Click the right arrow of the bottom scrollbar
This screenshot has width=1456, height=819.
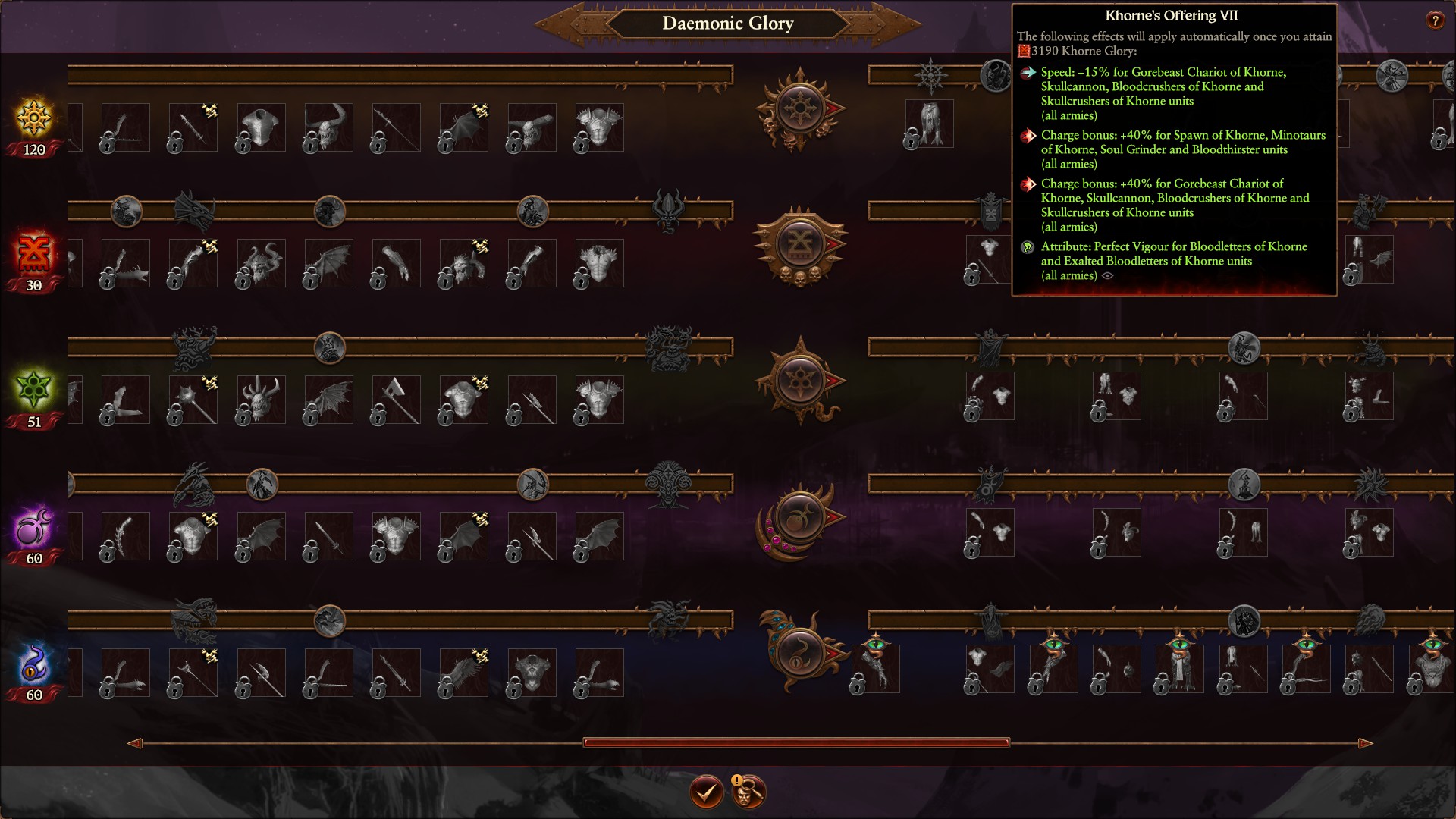(x=1365, y=745)
